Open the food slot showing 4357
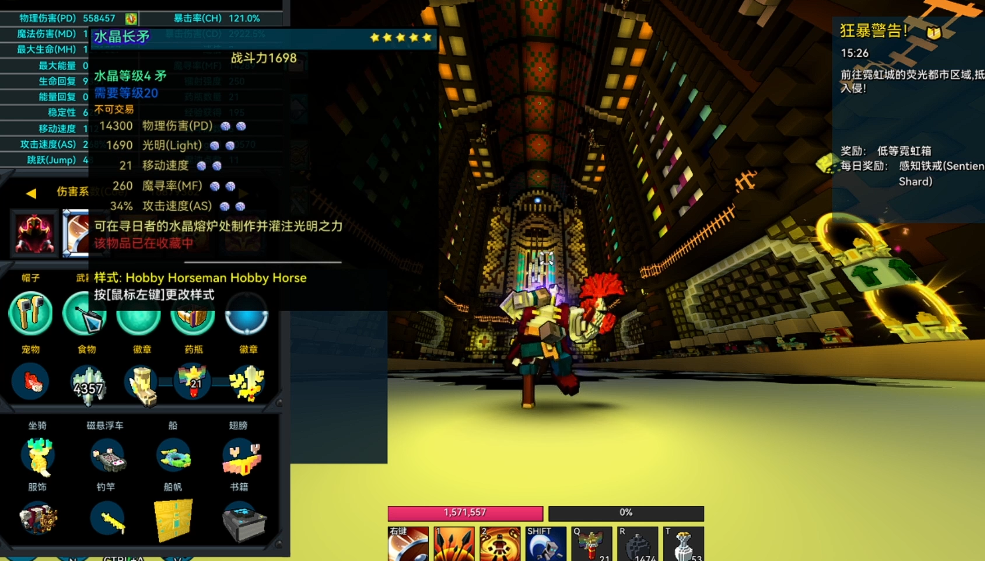The width and height of the screenshot is (985, 561). click(x=88, y=383)
